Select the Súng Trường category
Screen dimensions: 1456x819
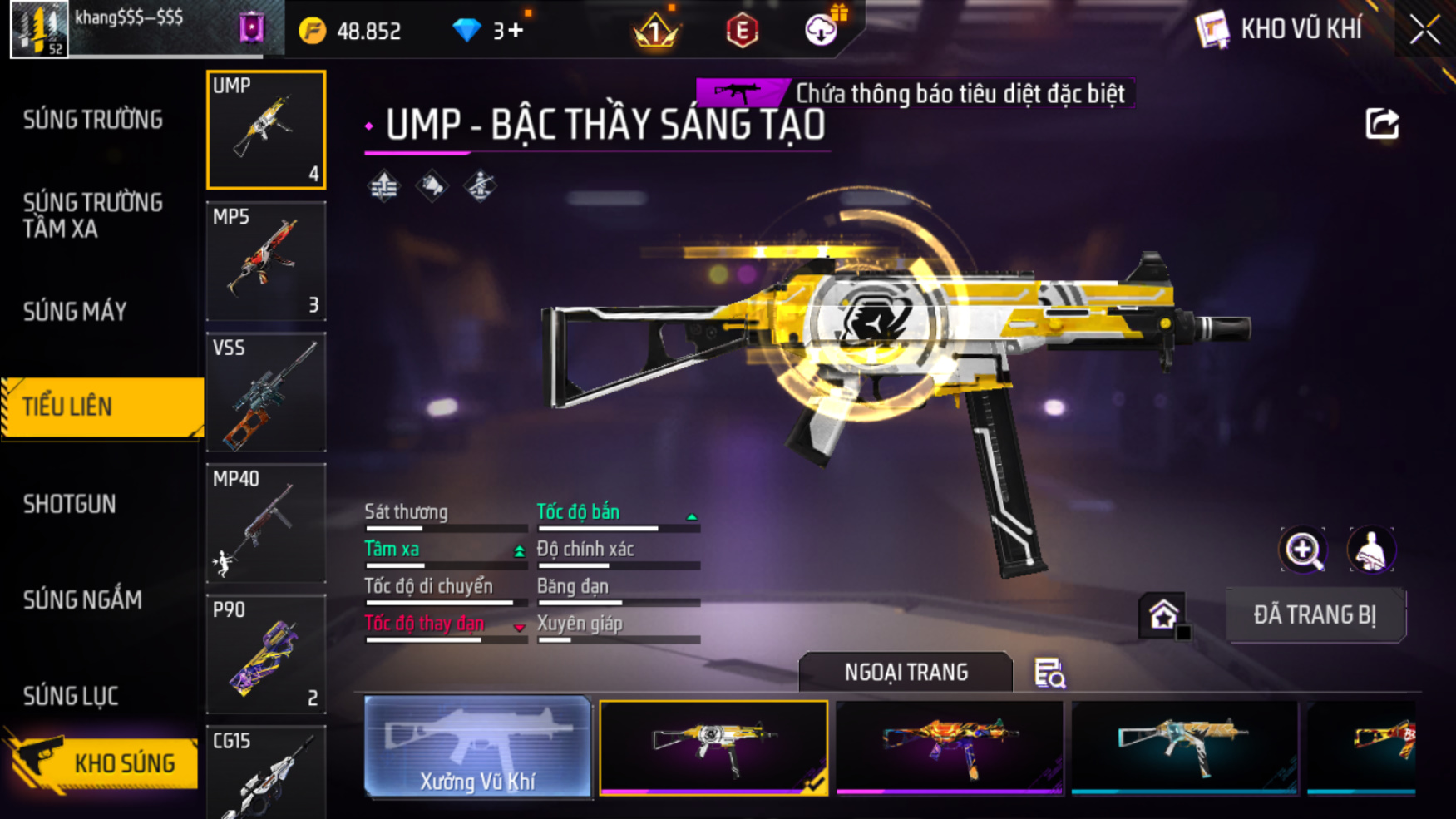(93, 120)
